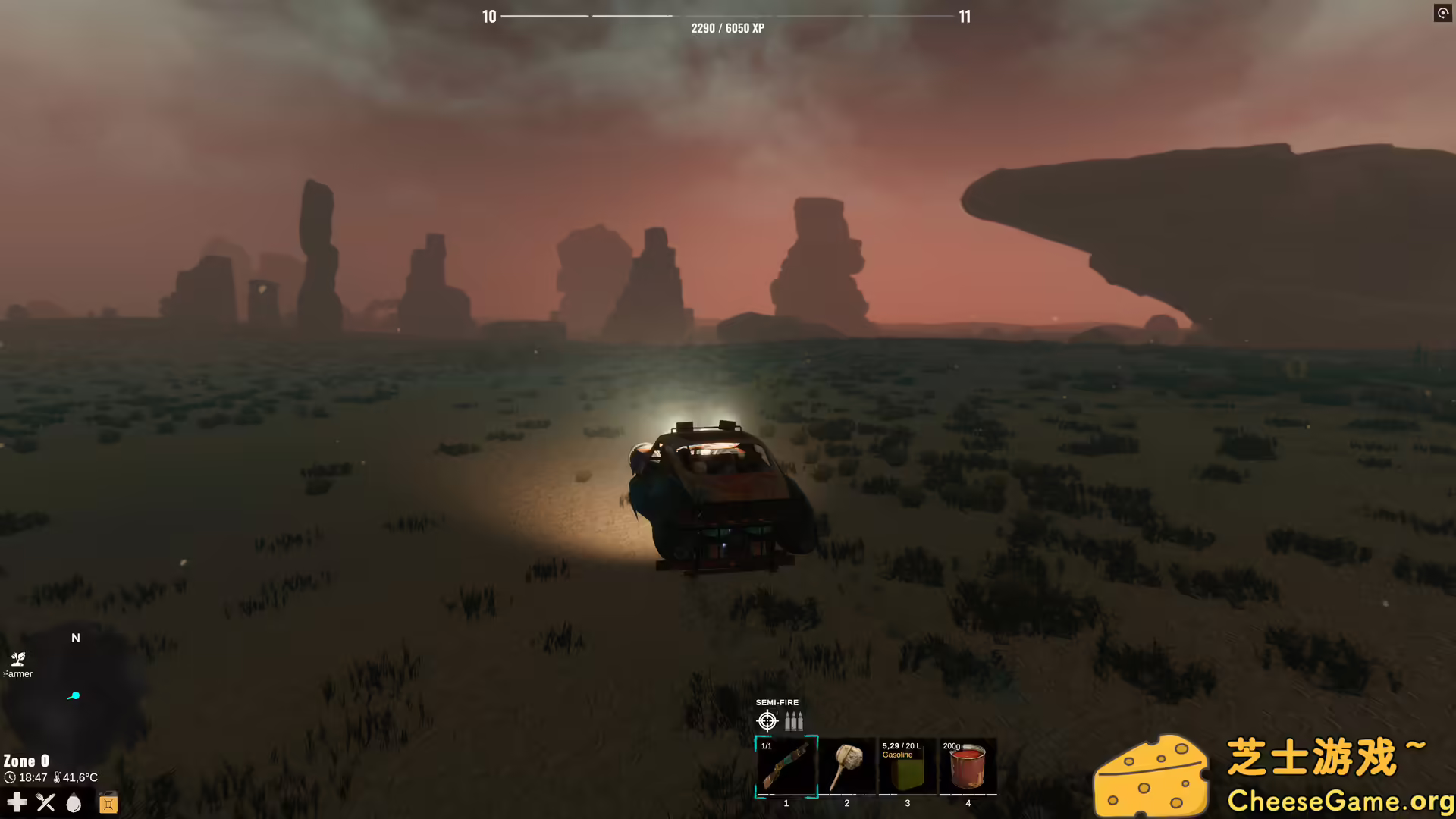Click the circular arrow icon in the corner
1456x819 pixels.
pos(1442,13)
